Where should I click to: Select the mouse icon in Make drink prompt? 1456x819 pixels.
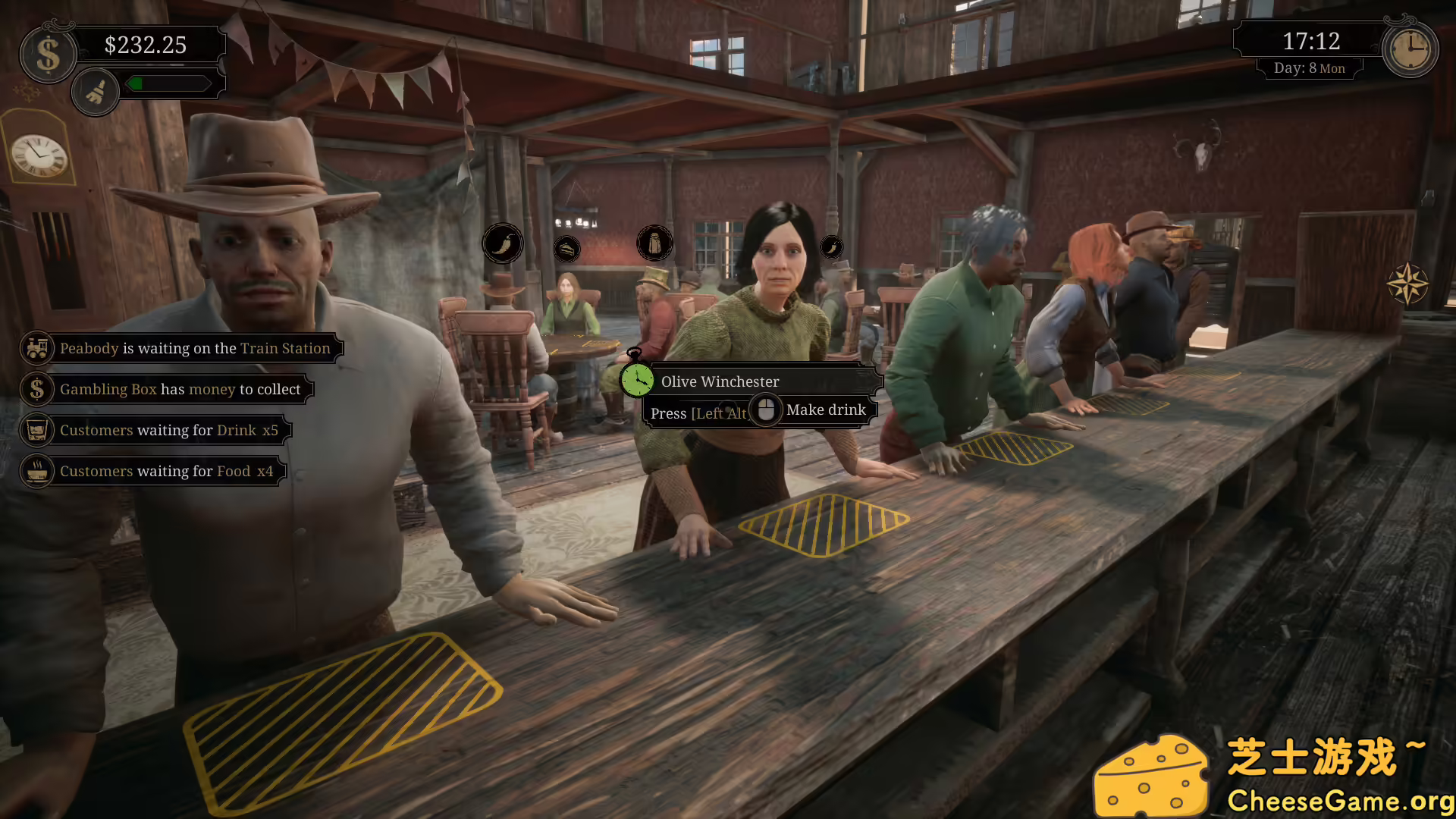[x=767, y=409]
